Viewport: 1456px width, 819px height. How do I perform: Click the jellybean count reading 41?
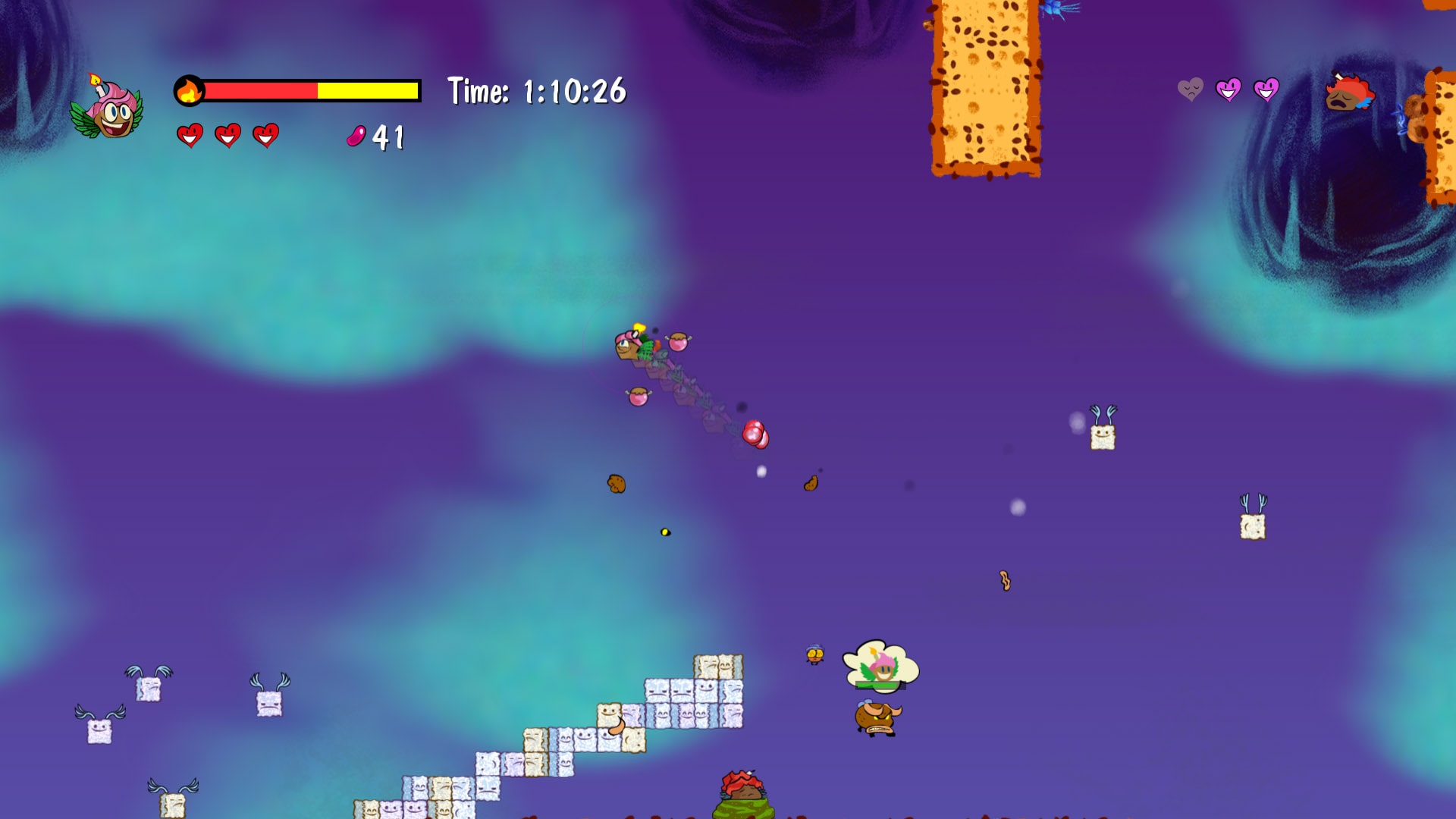(x=388, y=138)
